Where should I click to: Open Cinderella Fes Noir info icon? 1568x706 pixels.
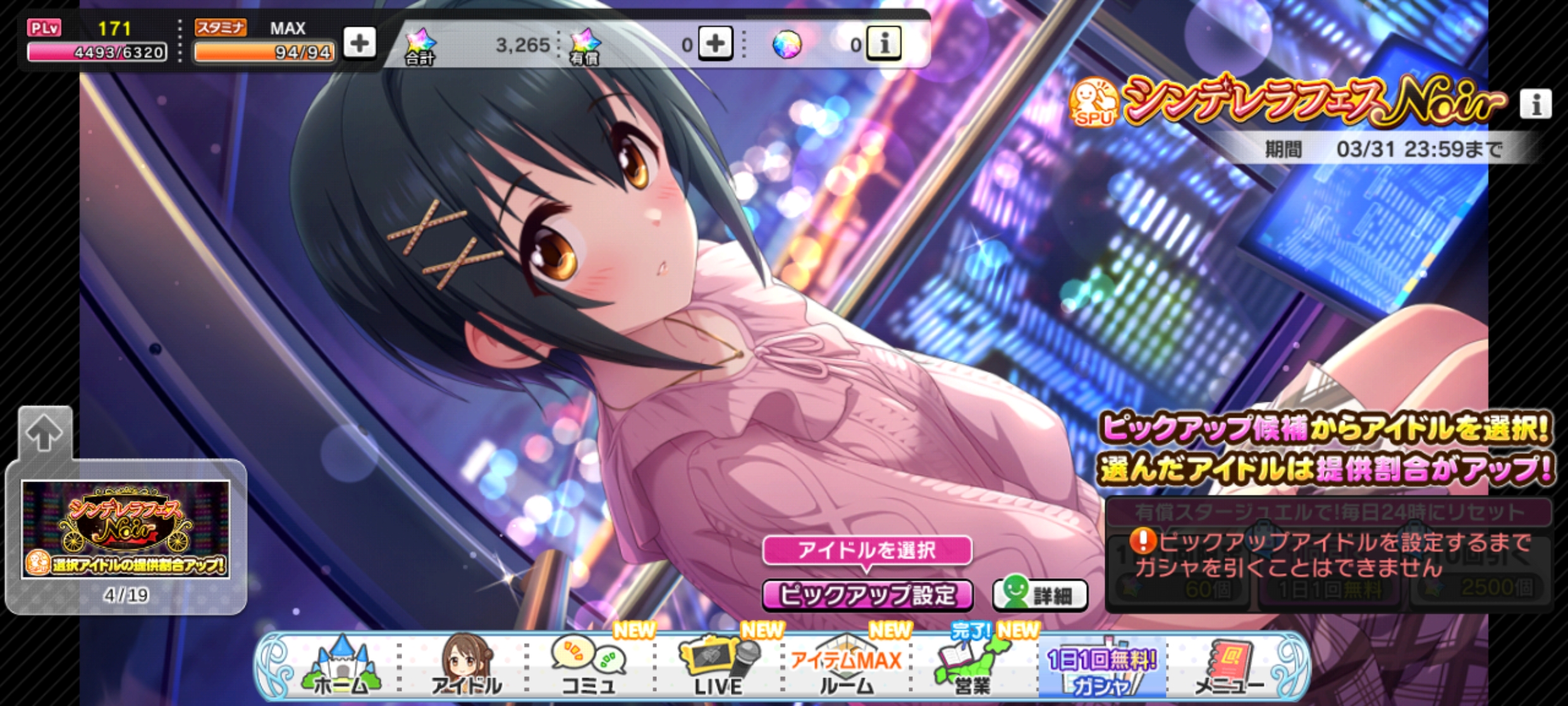click(x=1535, y=104)
